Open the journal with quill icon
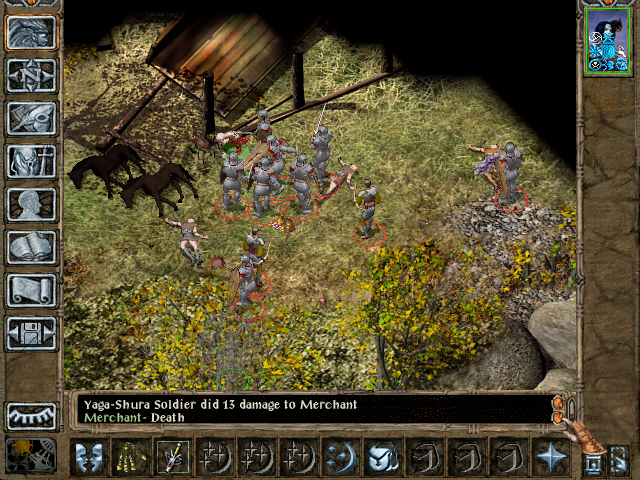Viewport: 640px width, 480px height. pyautogui.click(x=32, y=118)
